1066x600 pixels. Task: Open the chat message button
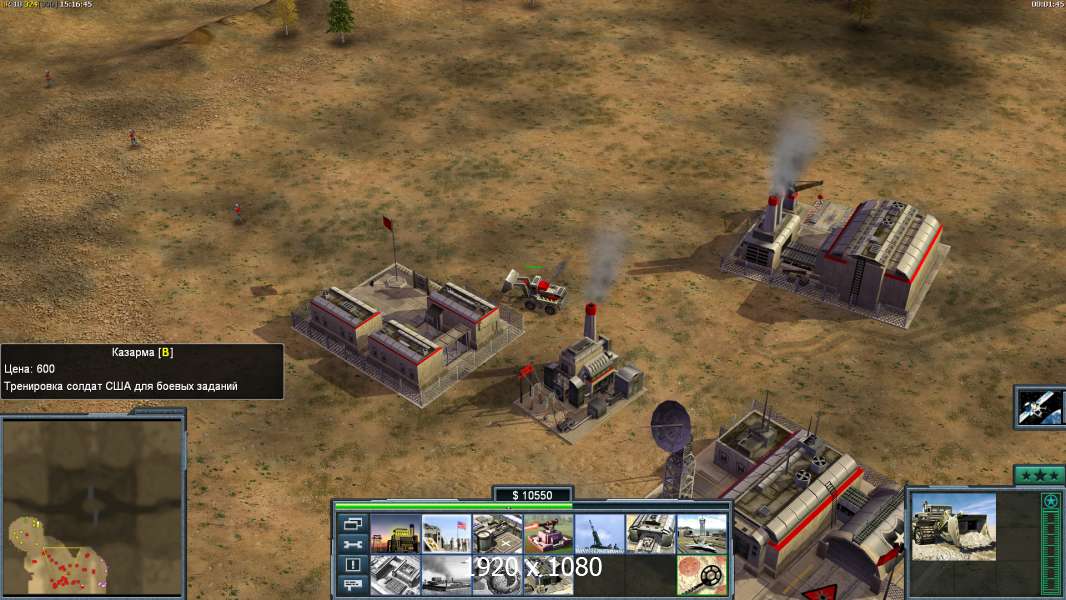[x=353, y=585]
